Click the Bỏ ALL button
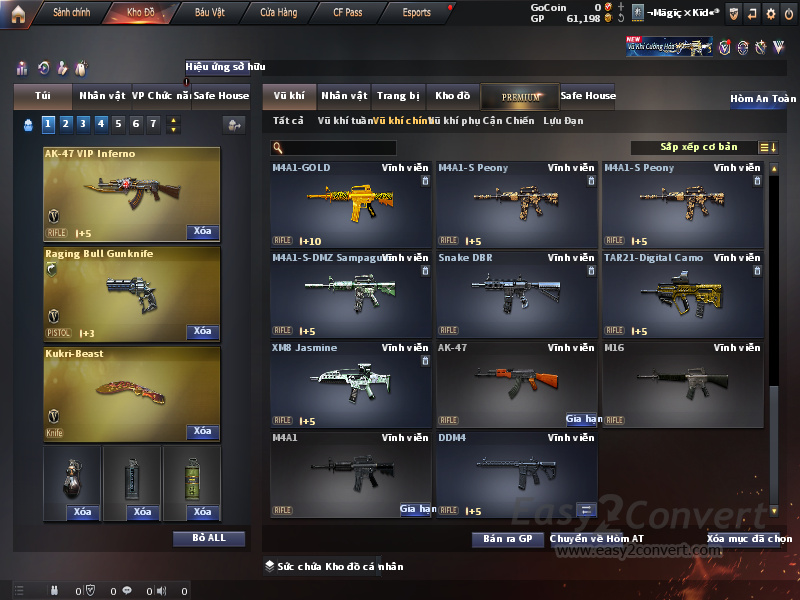 tap(209, 538)
